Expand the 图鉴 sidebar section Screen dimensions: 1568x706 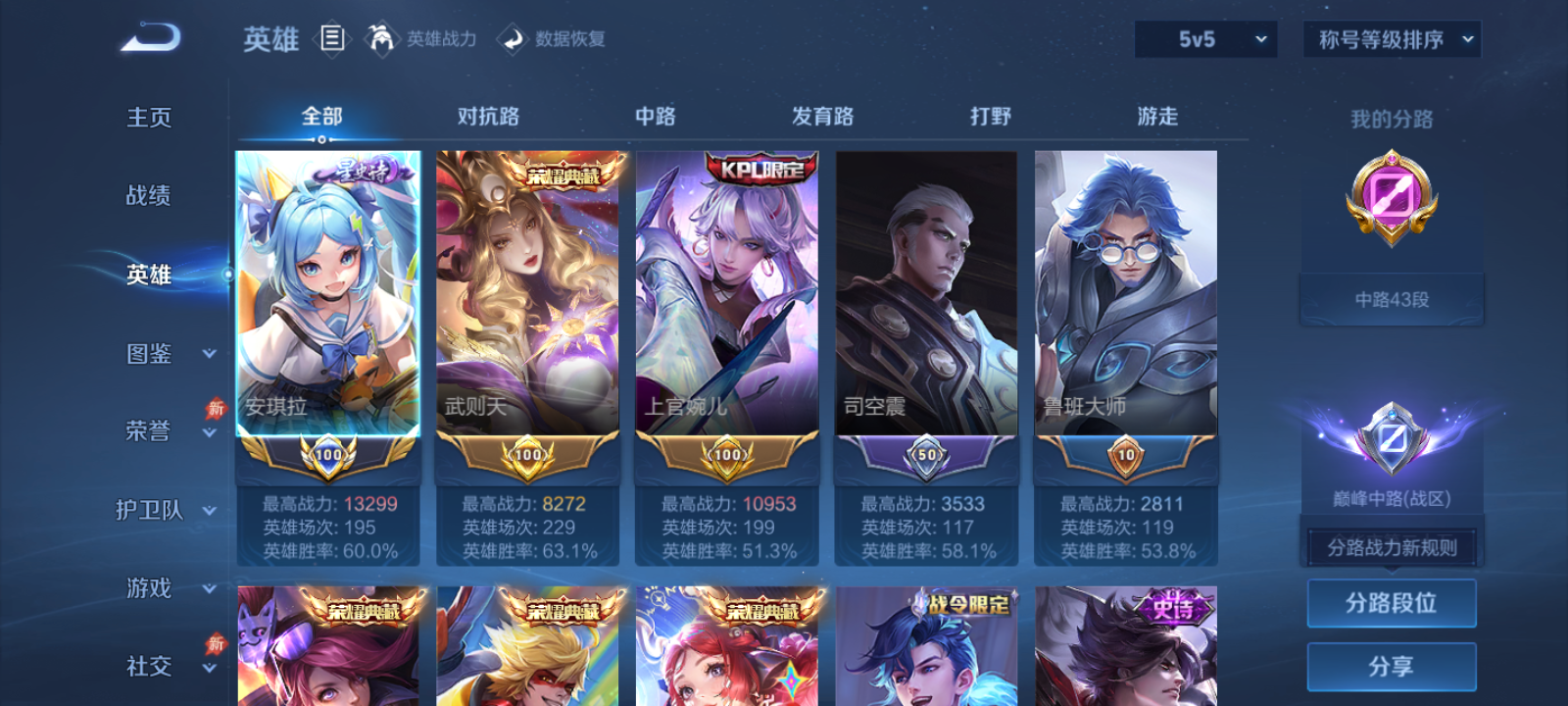tap(169, 354)
